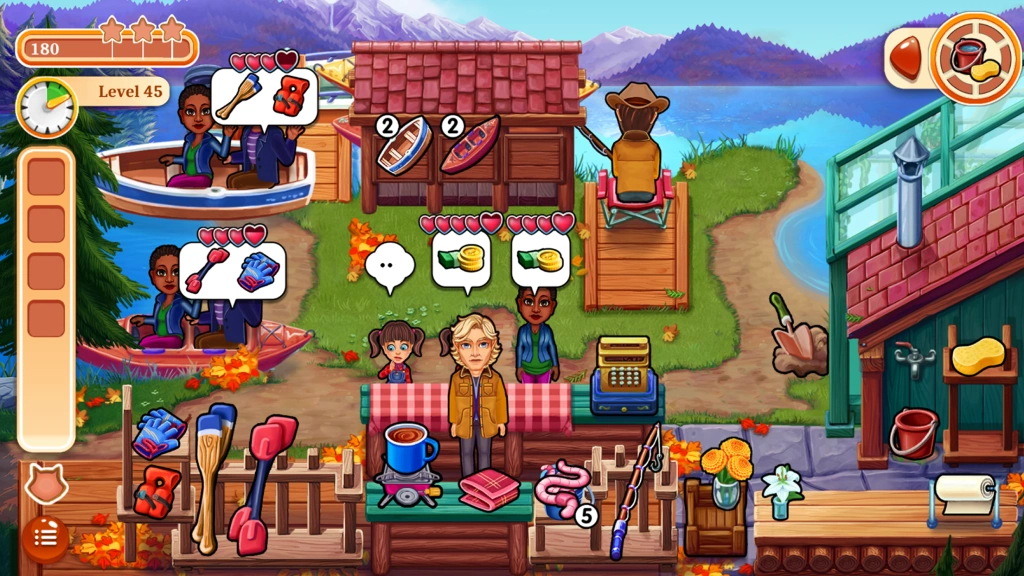Select the blue-tipped wooden paddle
This screenshot has height=576, width=1024.
[x=212, y=470]
